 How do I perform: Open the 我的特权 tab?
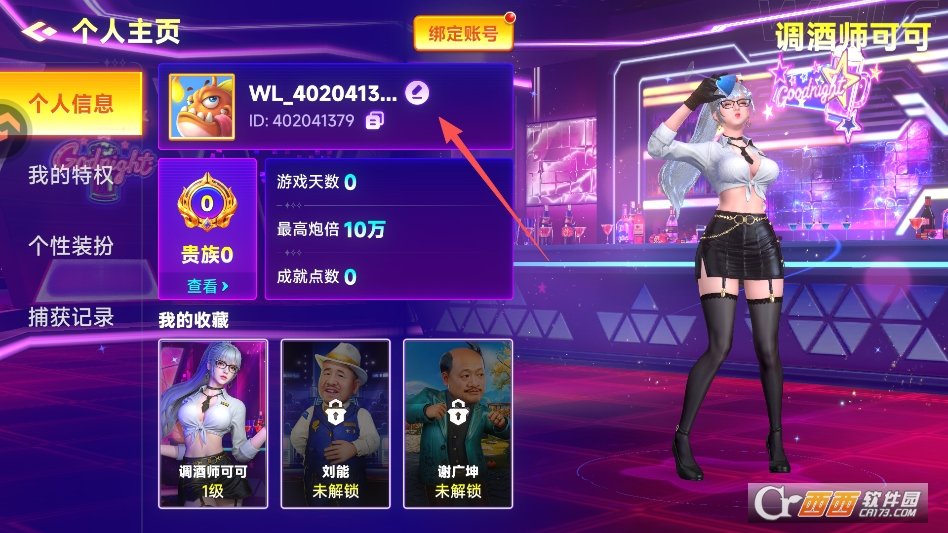coord(70,176)
